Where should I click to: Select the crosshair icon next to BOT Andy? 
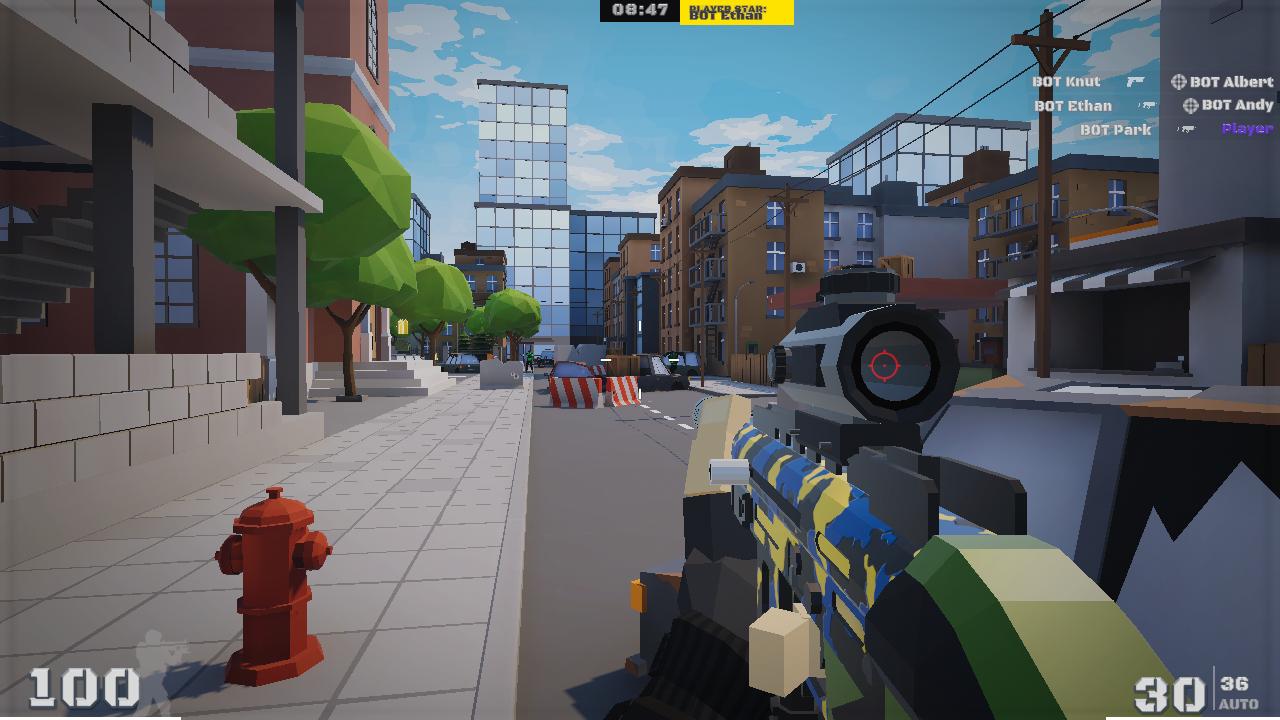[x=1192, y=106]
